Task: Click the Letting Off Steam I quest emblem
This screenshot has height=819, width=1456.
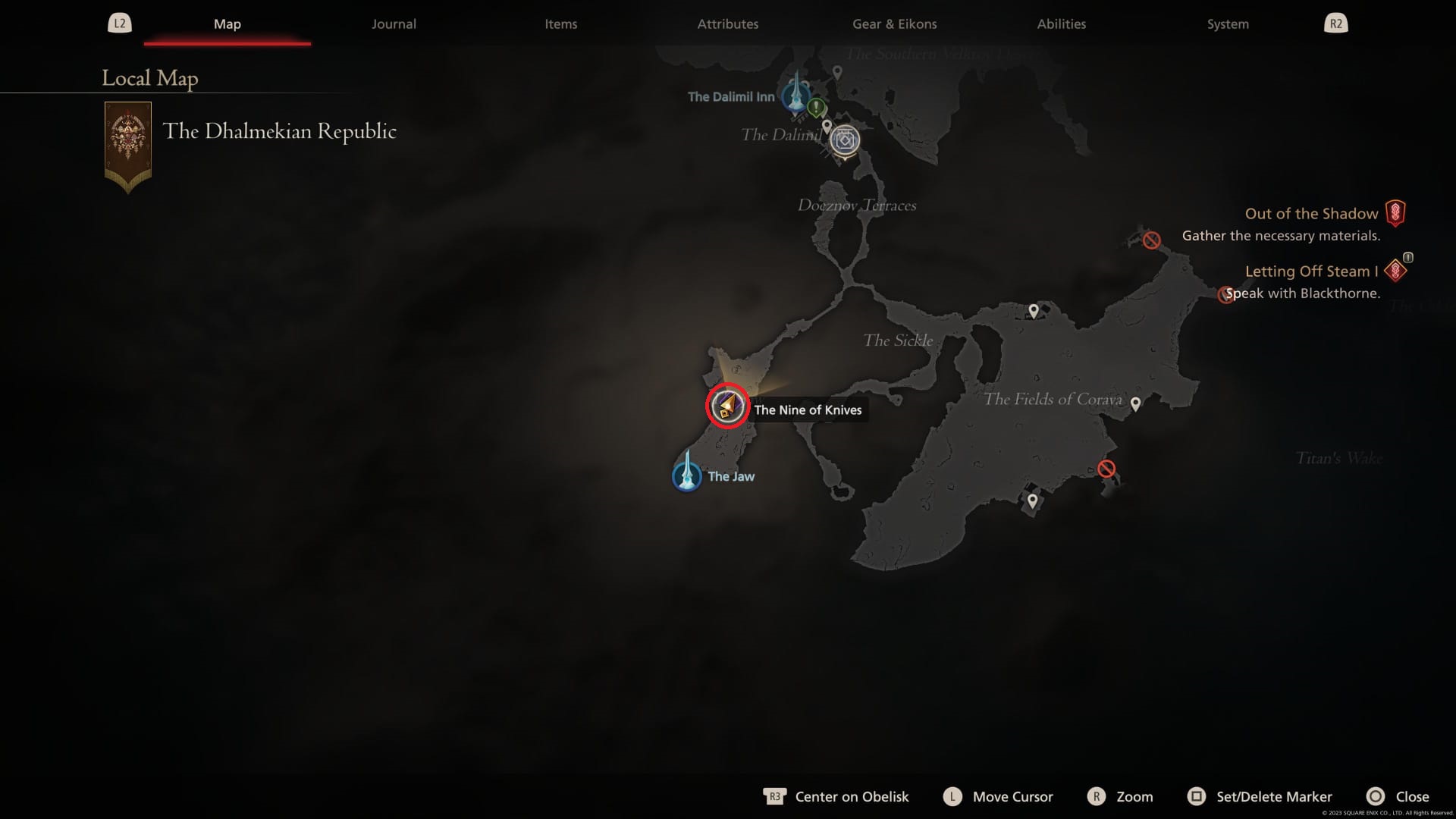Action: pyautogui.click(x=1395, y=270)
